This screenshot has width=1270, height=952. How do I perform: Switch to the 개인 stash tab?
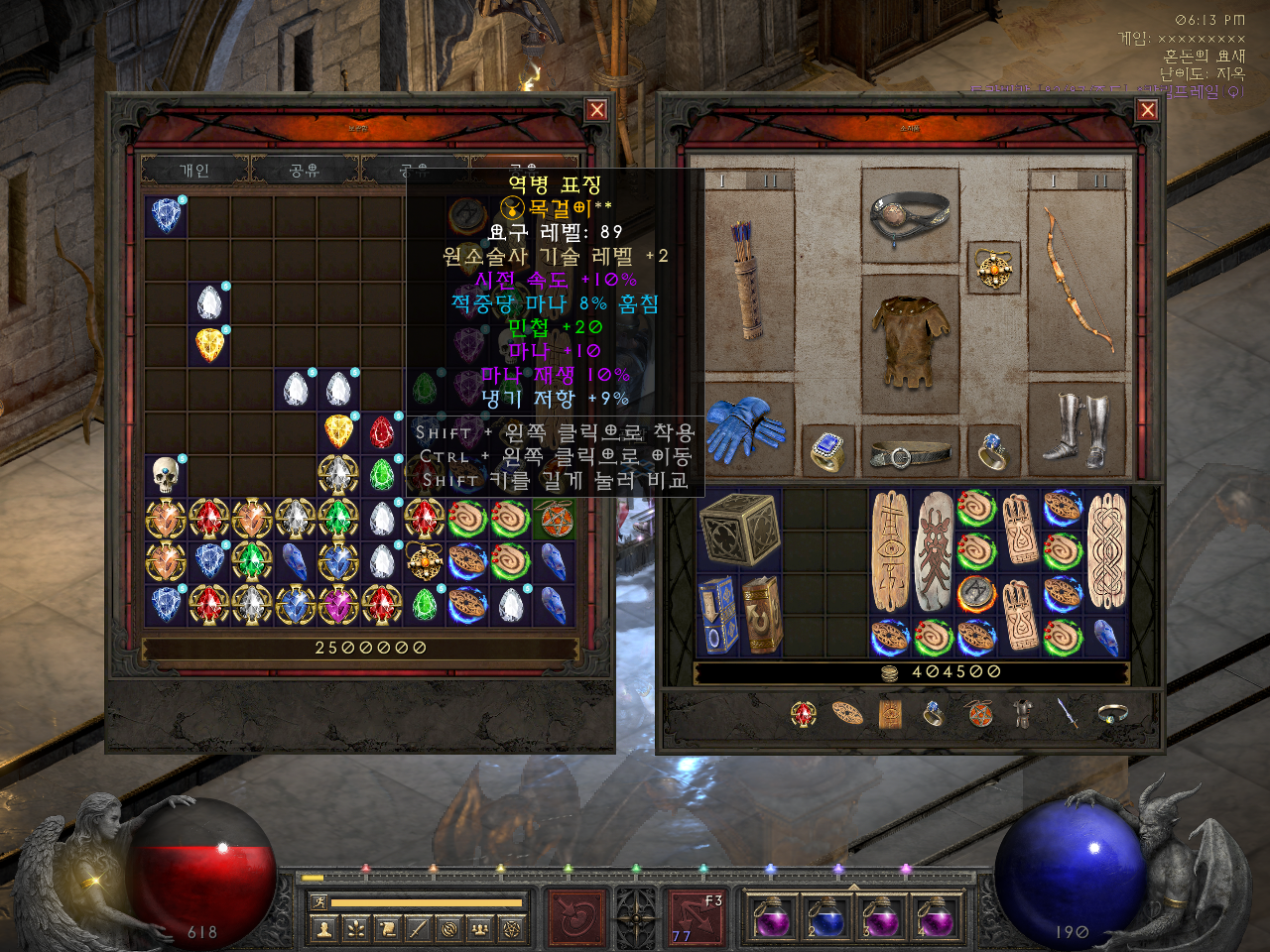(194, 171)
